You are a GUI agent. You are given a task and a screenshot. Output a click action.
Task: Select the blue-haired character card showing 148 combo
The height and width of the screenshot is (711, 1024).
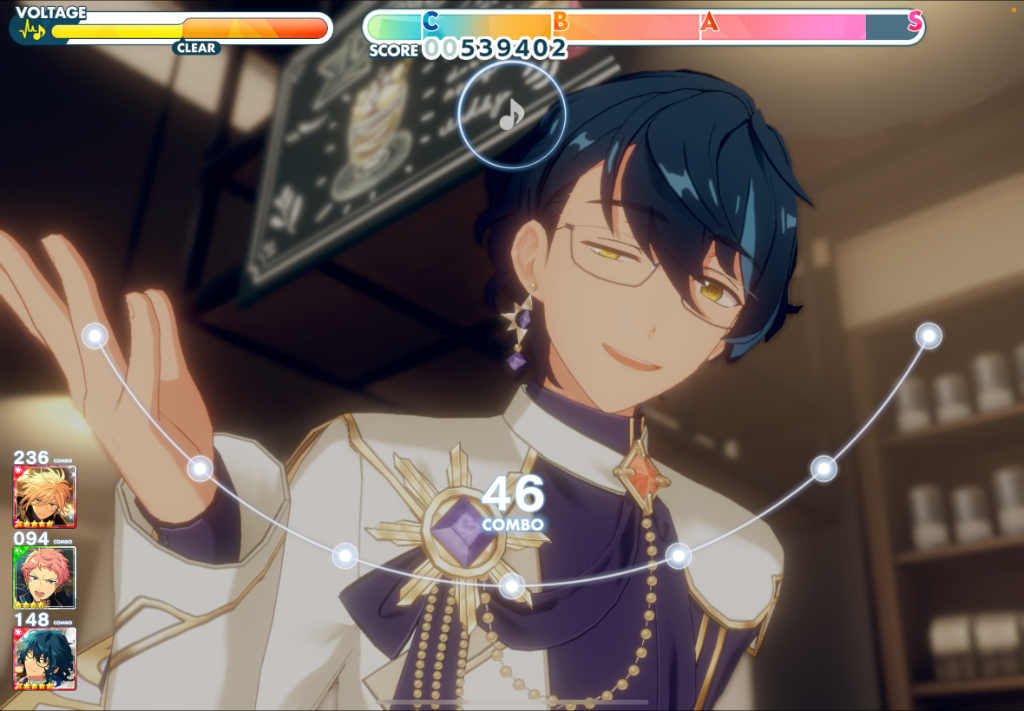pos(44,658)
